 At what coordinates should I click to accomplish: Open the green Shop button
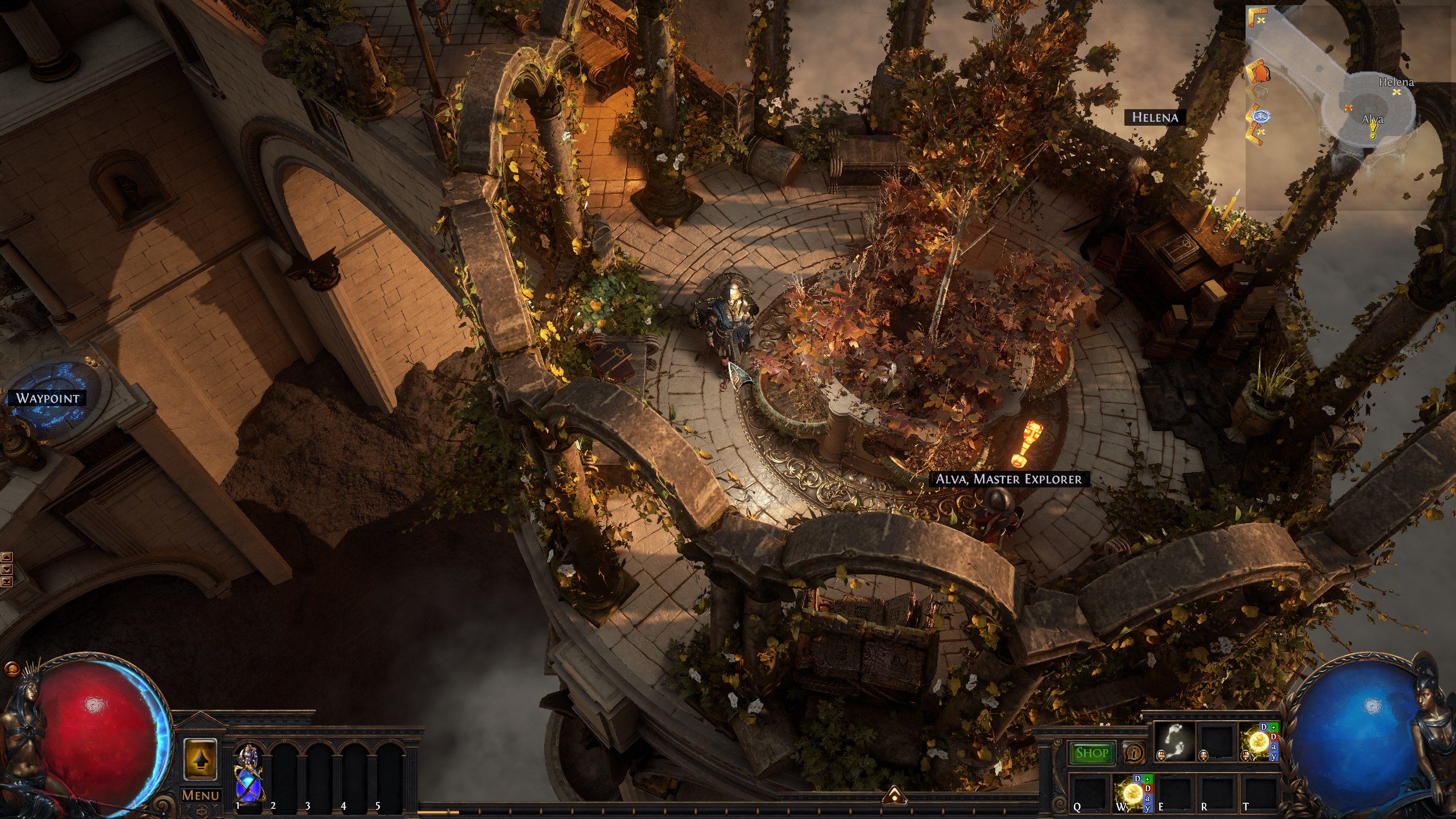point(1092,753)
